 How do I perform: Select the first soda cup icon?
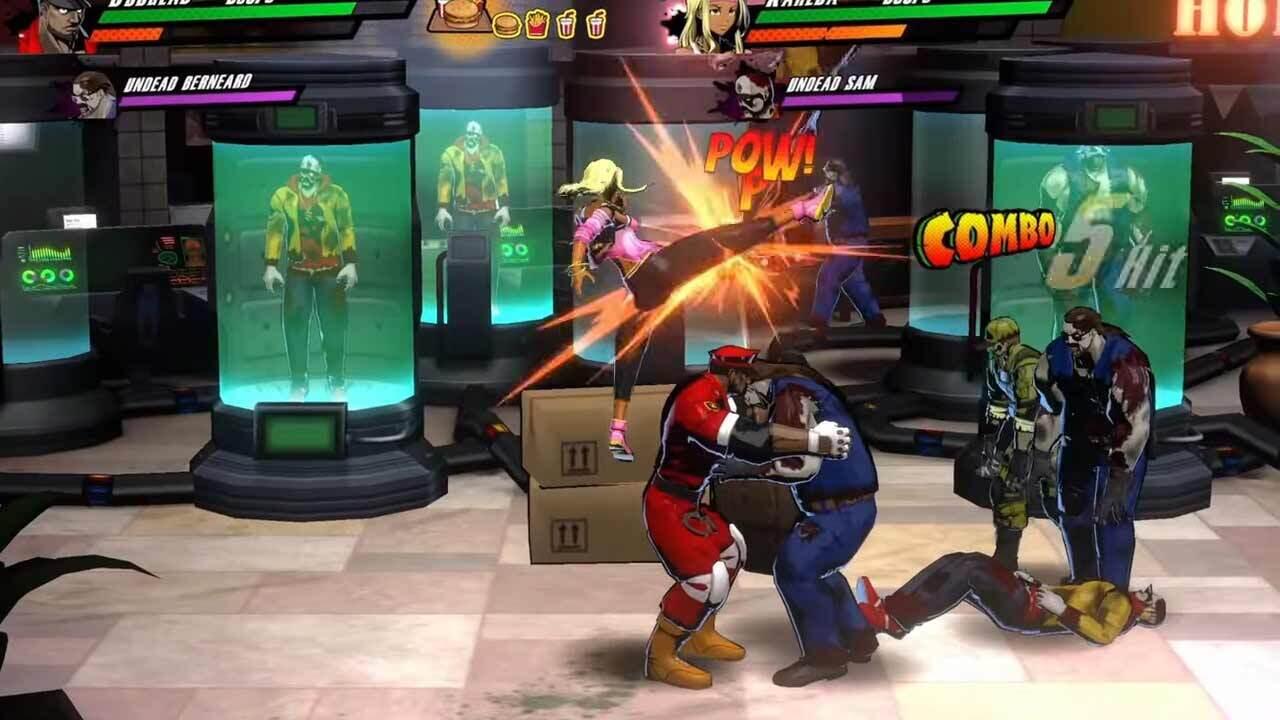coord(566,25)
